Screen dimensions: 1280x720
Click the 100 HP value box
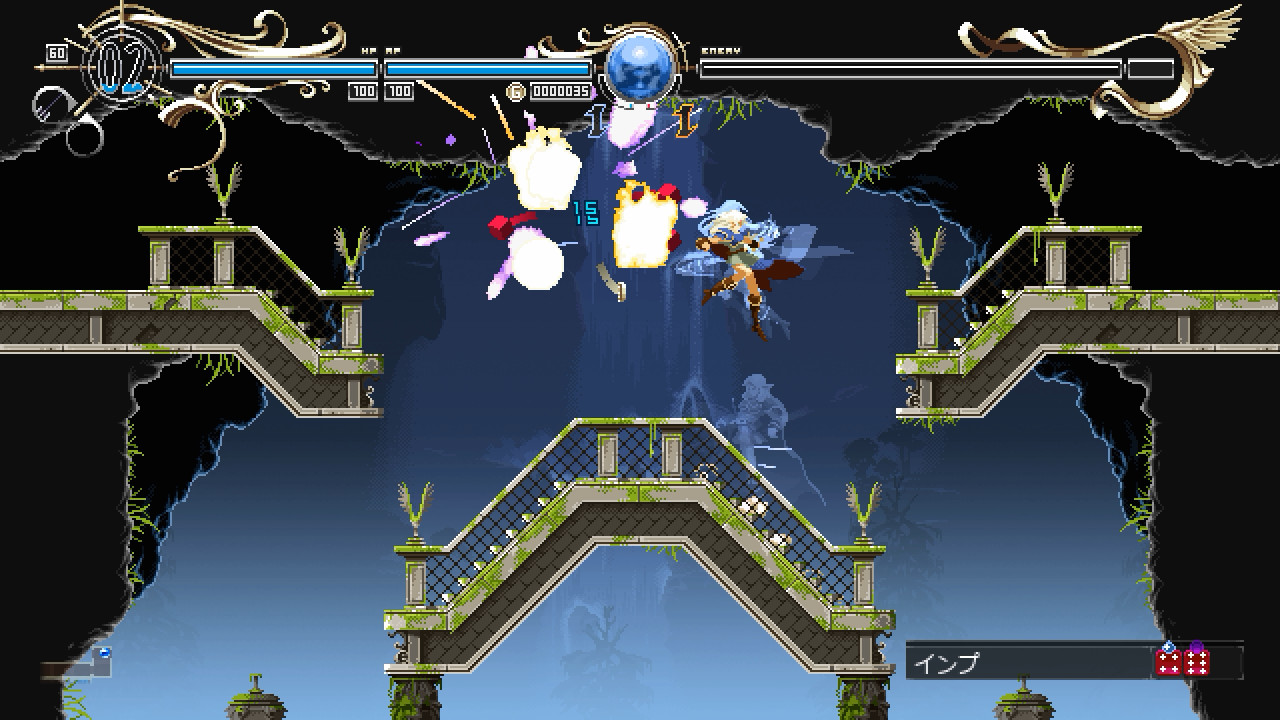coord(364,92)
